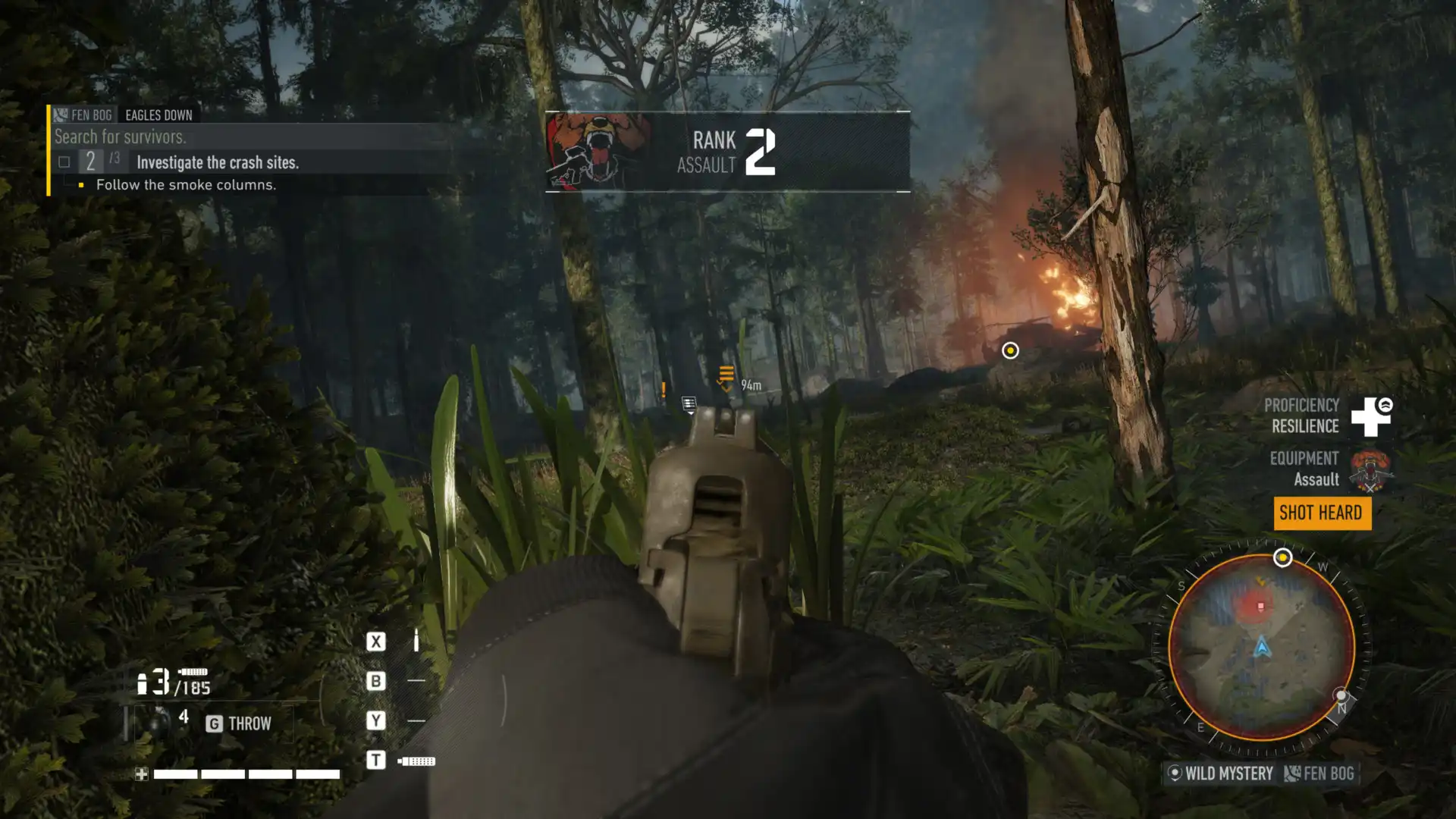Select the orange exclamation alert marker
Screen dimensions: 1456x819
[664, 390]
